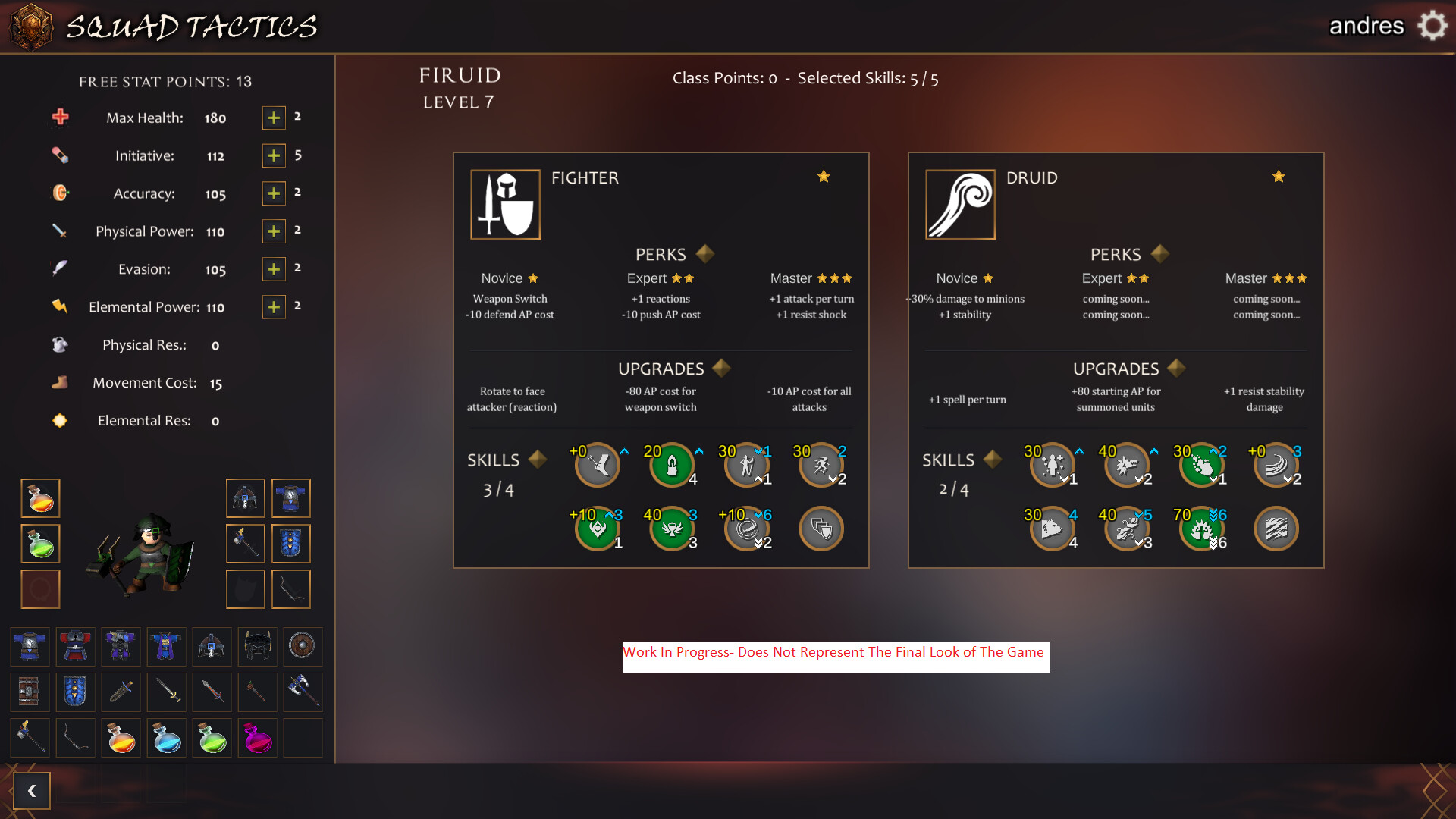The height and width of the screenshot is (819, 1456).
Task: Click the Squad Tactics emblem
Action: 31,27
